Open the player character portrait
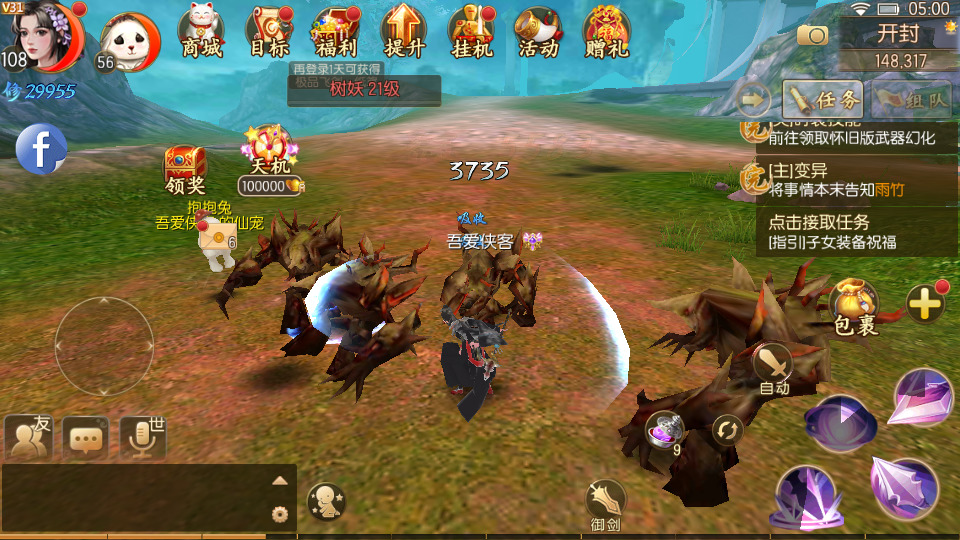This screenshot has width=960, height=540. point(42,37)
